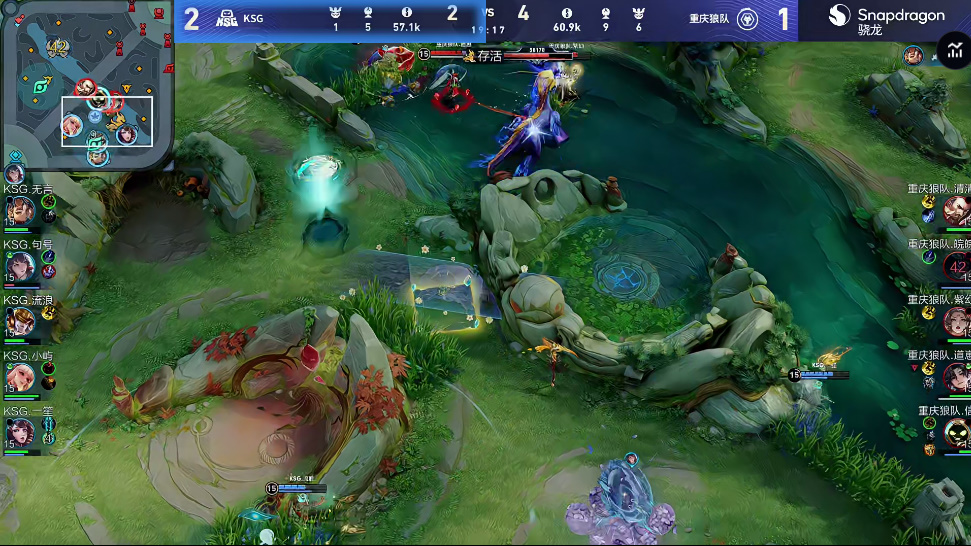Screen dimensions: 971x546
Task: Select KSG.无言's hero portrait
Action: [21, 210]
